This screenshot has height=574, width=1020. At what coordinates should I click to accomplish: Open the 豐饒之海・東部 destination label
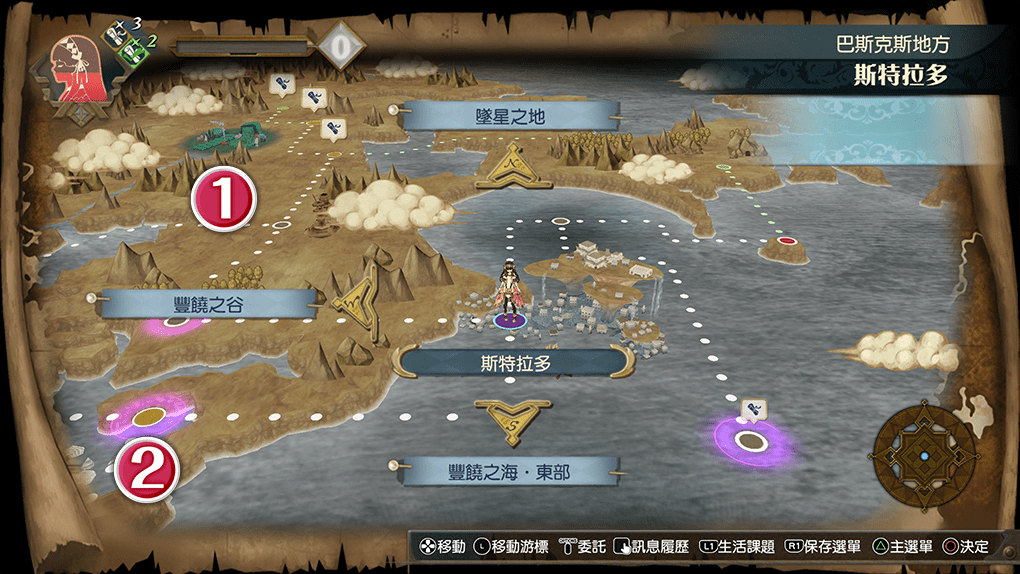(x=510, y=471)
